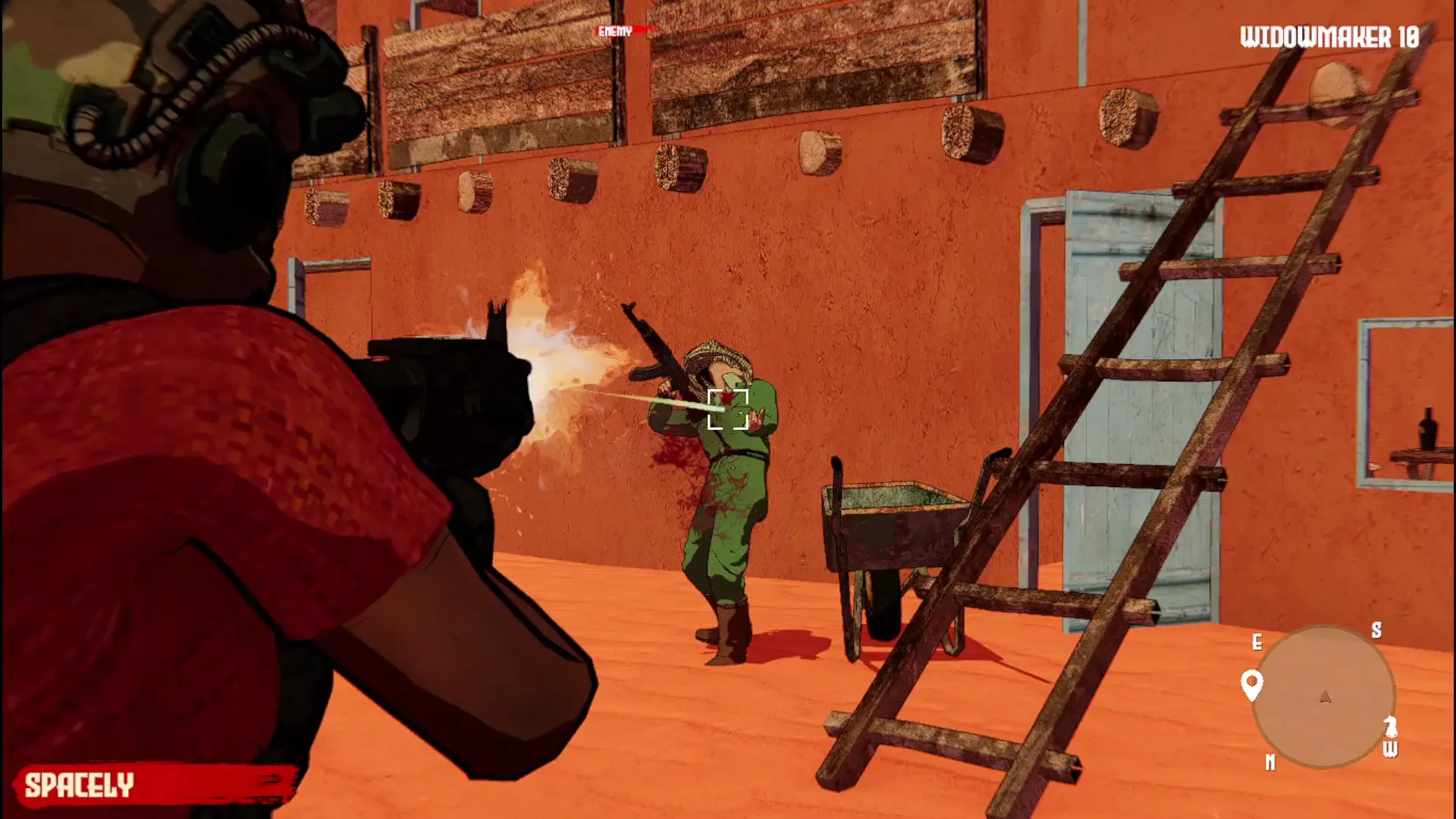The height and width of the screenshot is (819, 1456).
Task: Select the knight chess marker near compass W
Action: pos(1392,726)
